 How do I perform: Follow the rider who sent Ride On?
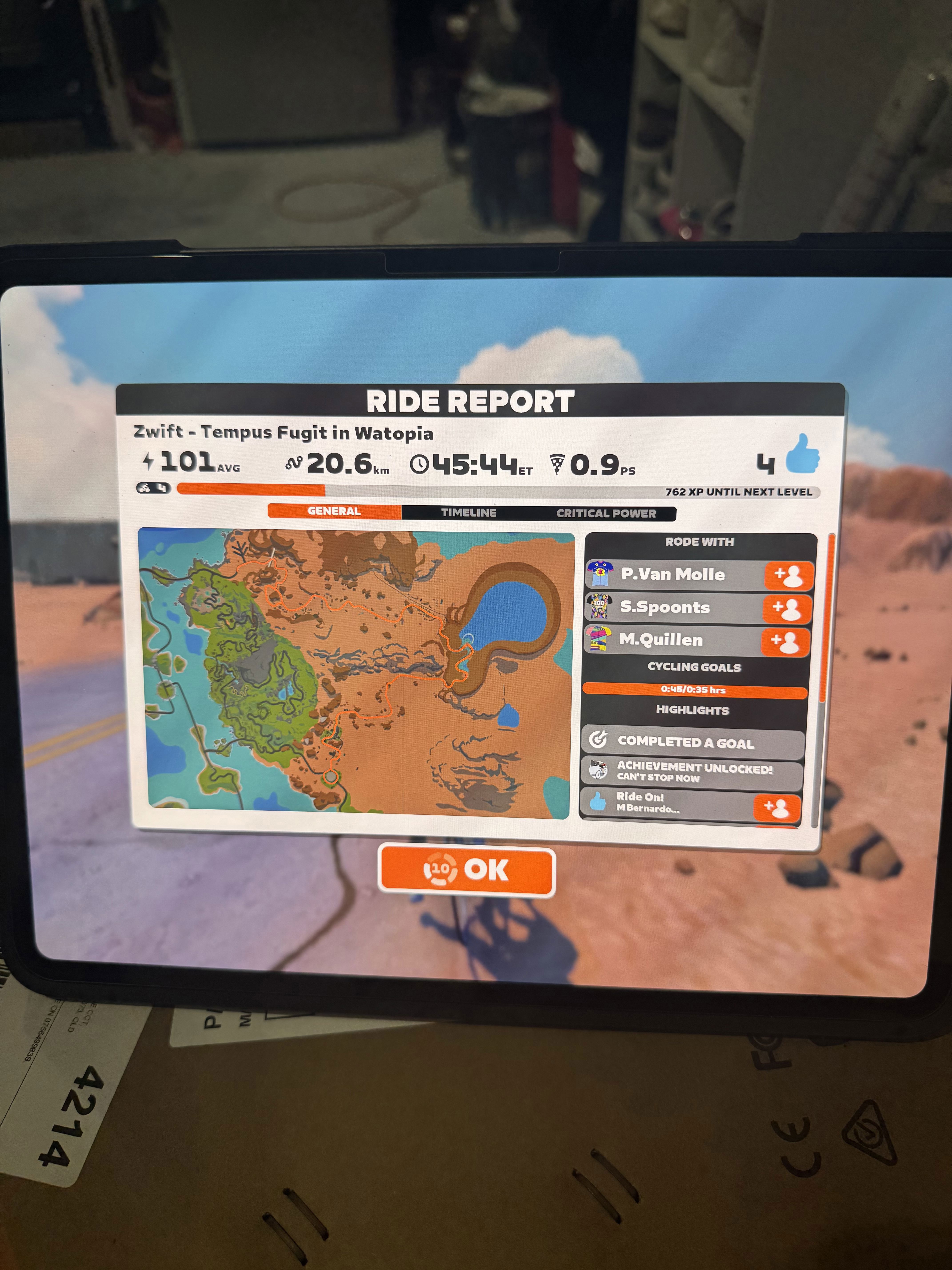(776, 808)
